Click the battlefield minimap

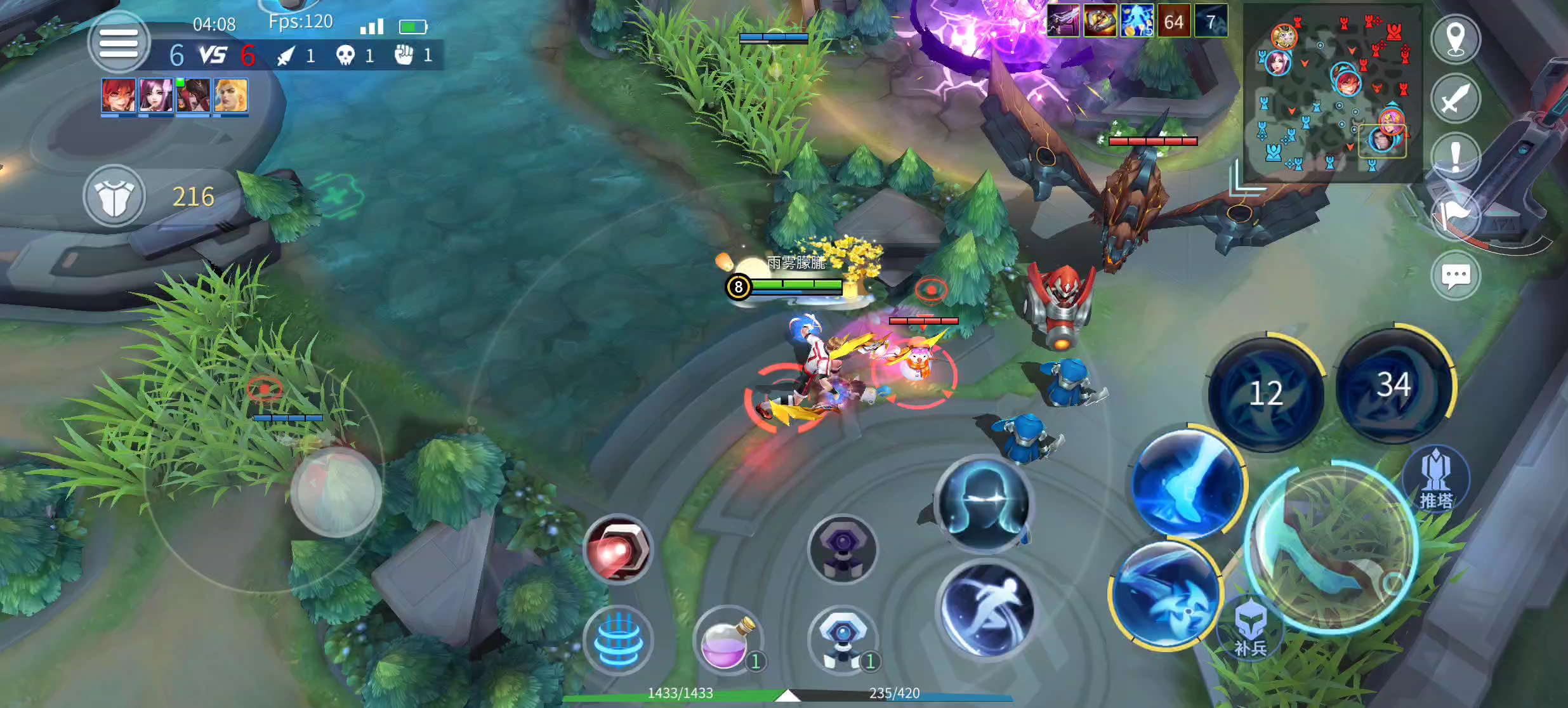1331,94
